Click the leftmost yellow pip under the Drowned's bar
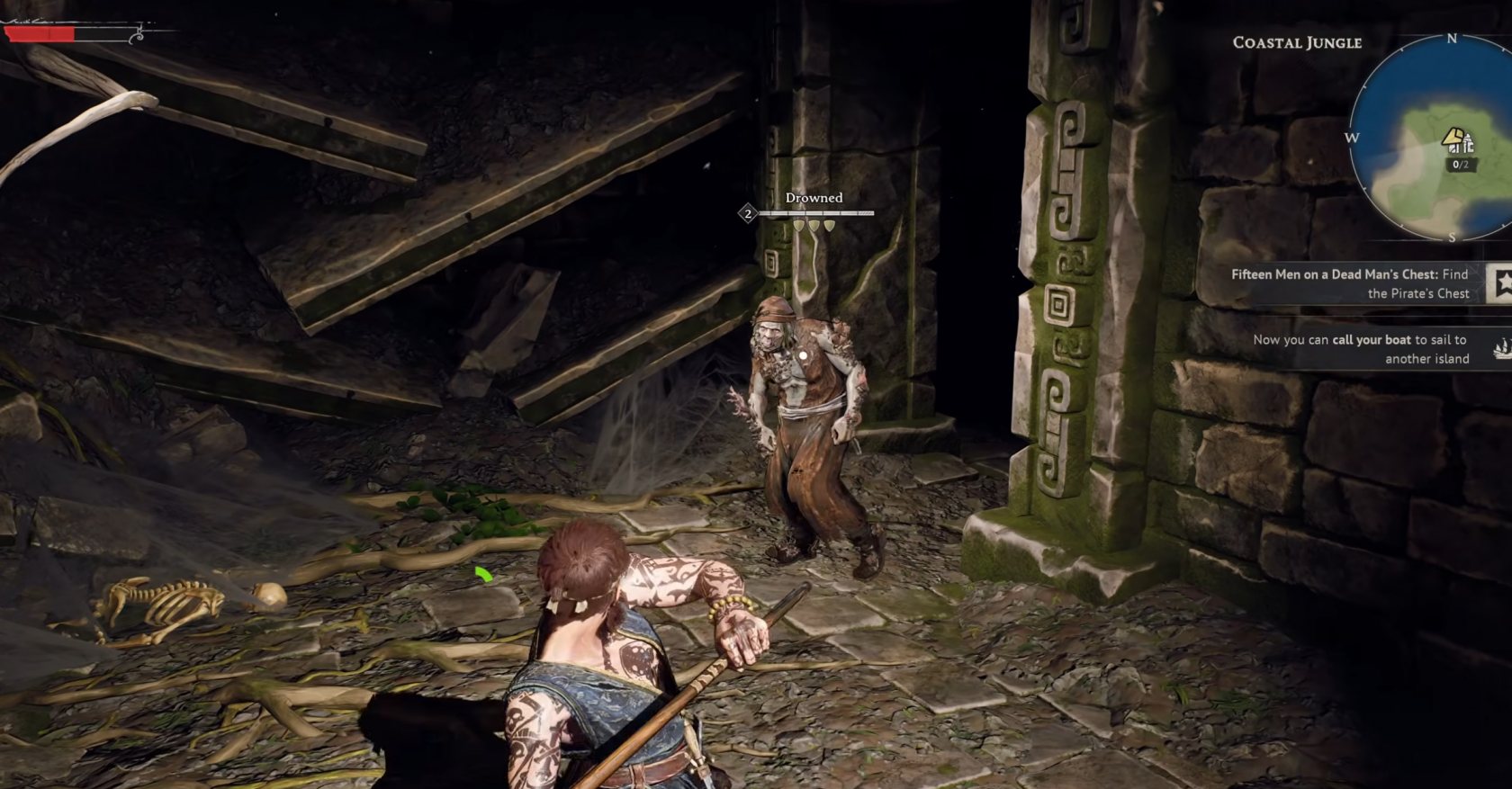1512x789 pixels. point(797,228)
